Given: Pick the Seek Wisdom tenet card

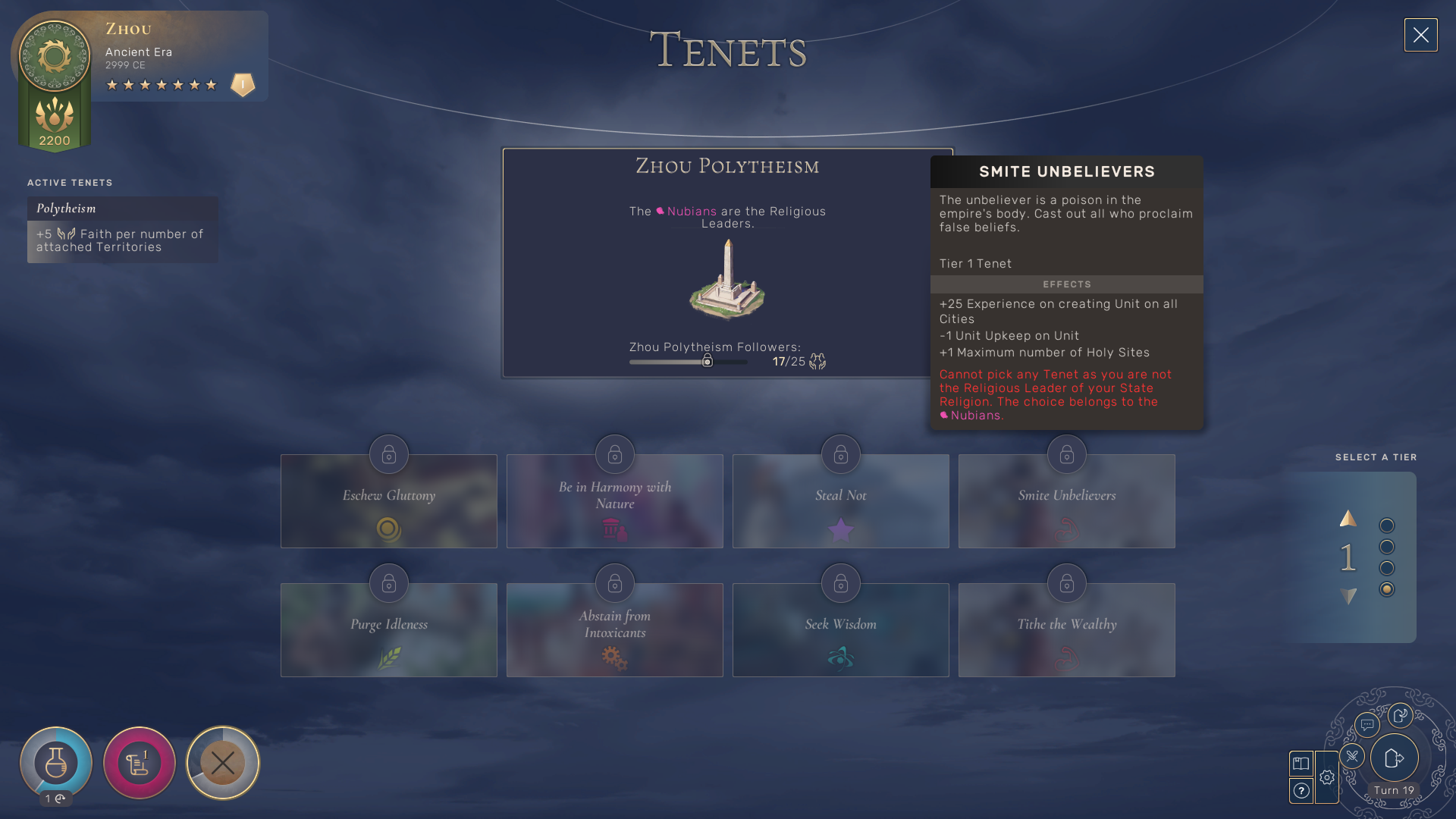Looking at the screenshot, I should point(840,629).
